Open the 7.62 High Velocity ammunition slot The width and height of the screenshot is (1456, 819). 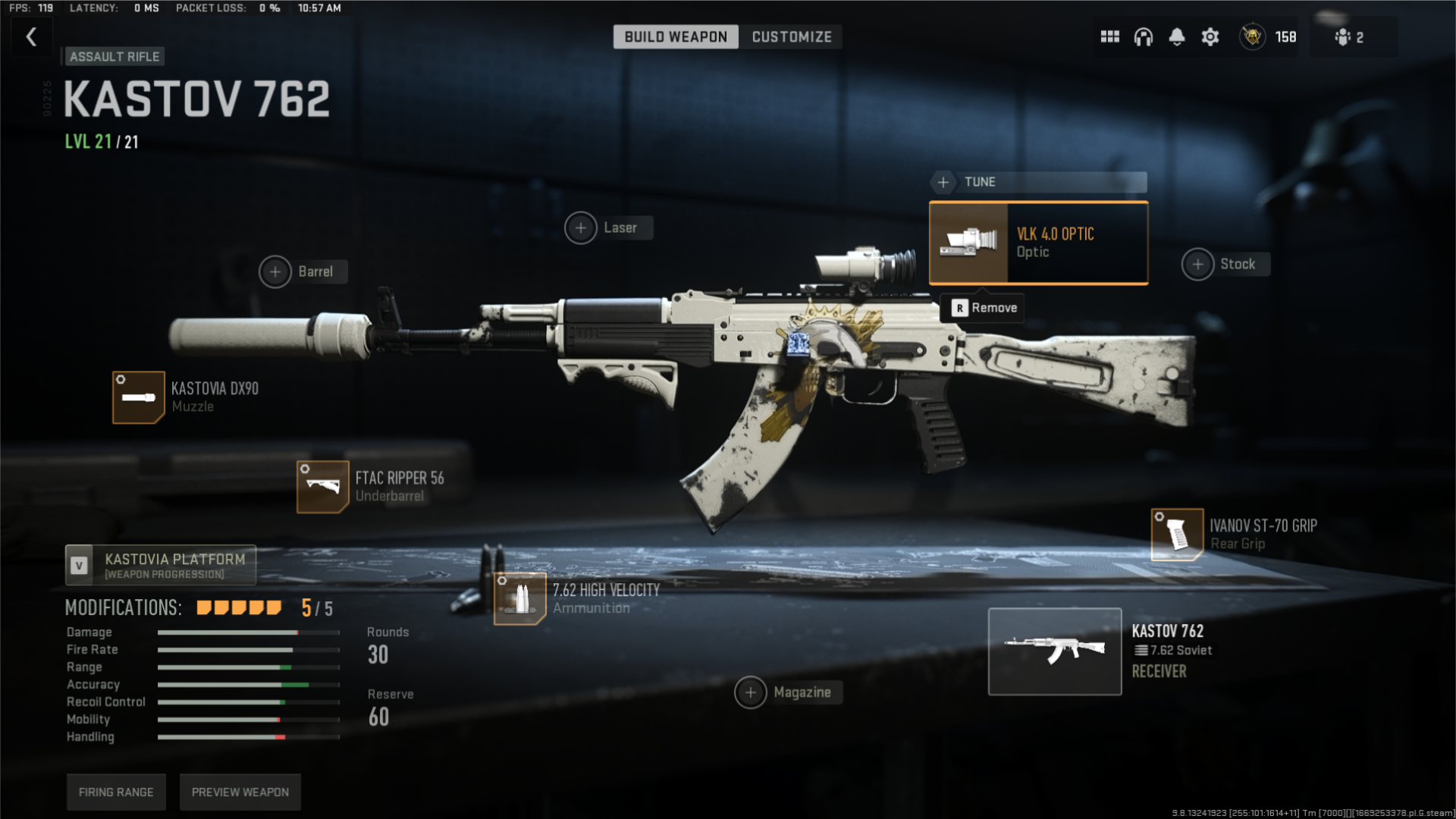tap(519, 598)
